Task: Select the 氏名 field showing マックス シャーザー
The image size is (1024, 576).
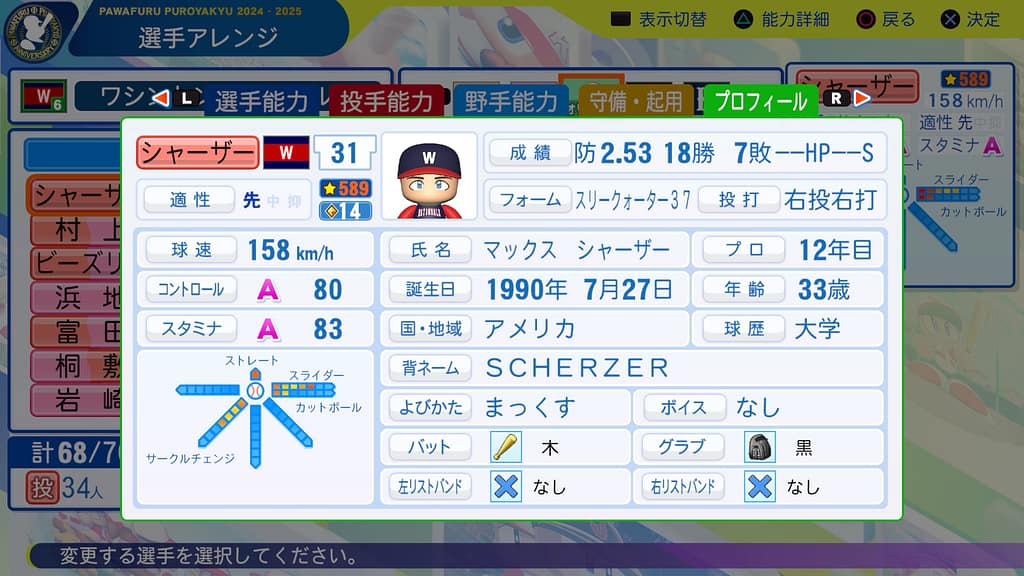Action: [534, 249]
